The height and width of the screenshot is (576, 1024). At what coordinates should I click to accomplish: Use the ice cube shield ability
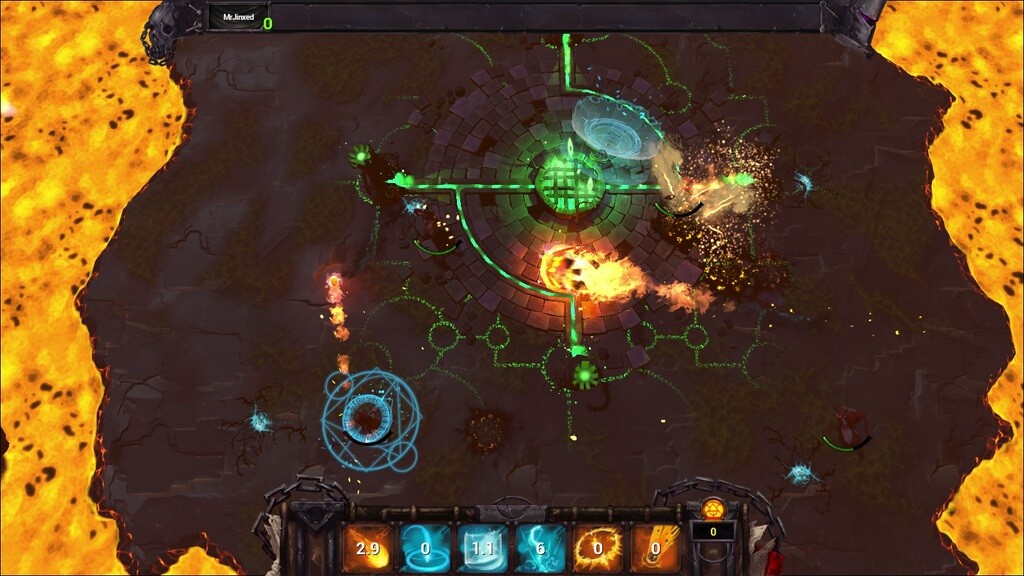[482, 547]
